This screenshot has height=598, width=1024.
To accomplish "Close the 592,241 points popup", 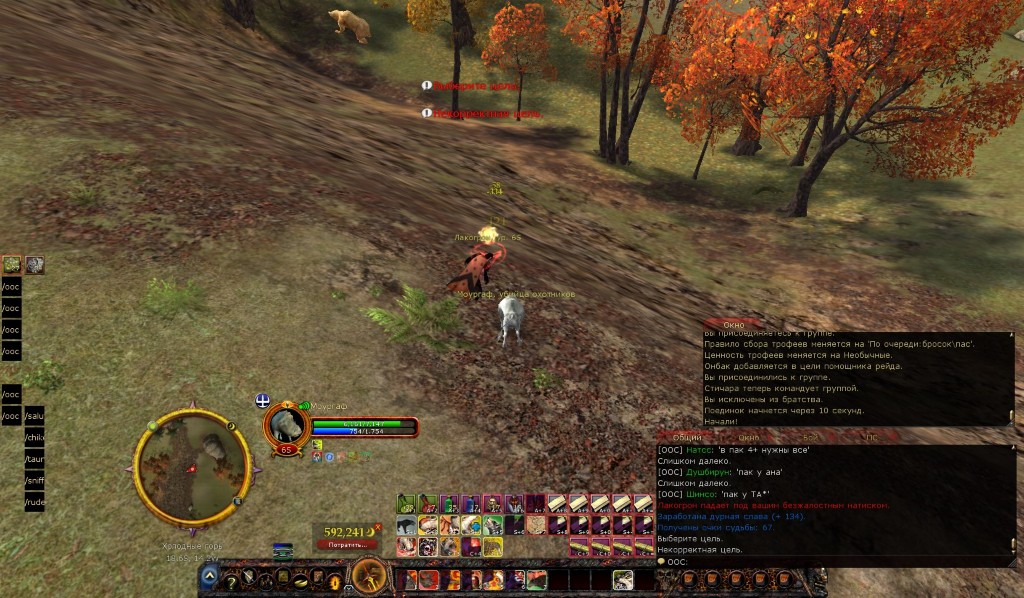I will 378,527.
